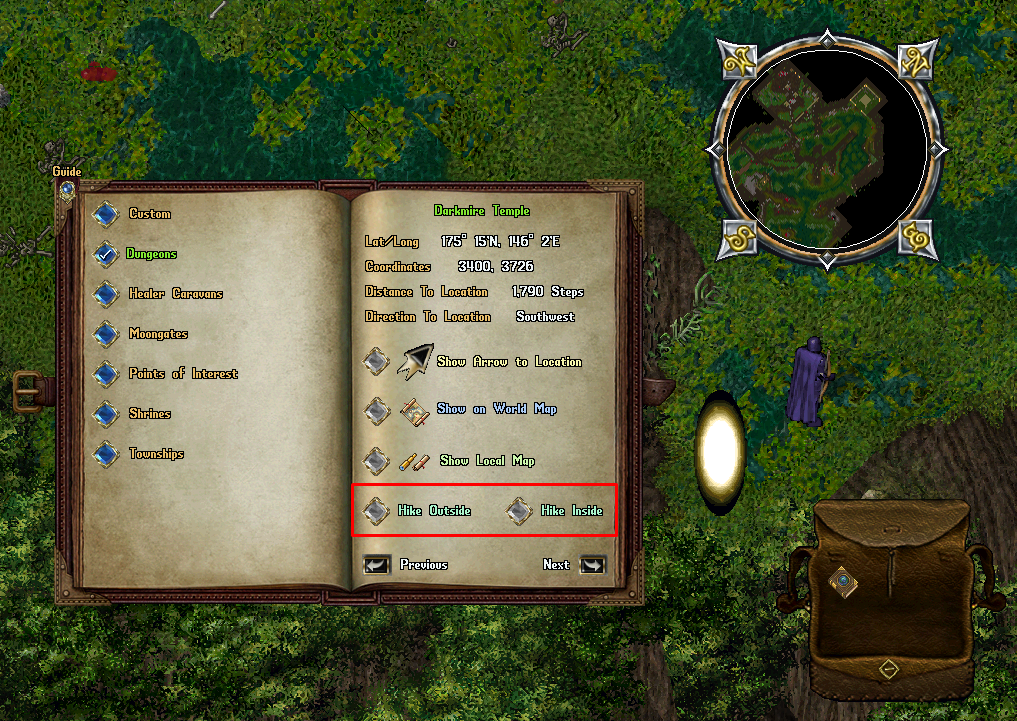Show the Shrines category
Image resolution: width=1017 pixels, height=721 pixels.
[106, 414]
